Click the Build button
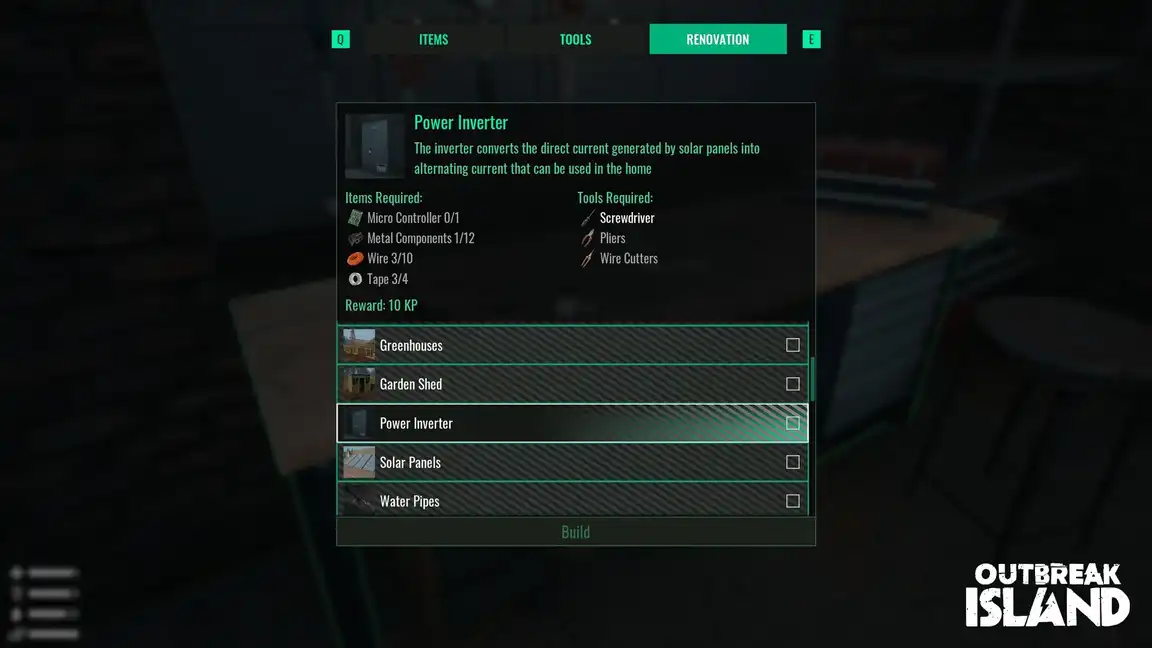The width and height of the screenshot is (1152, 648). point(575,532)
